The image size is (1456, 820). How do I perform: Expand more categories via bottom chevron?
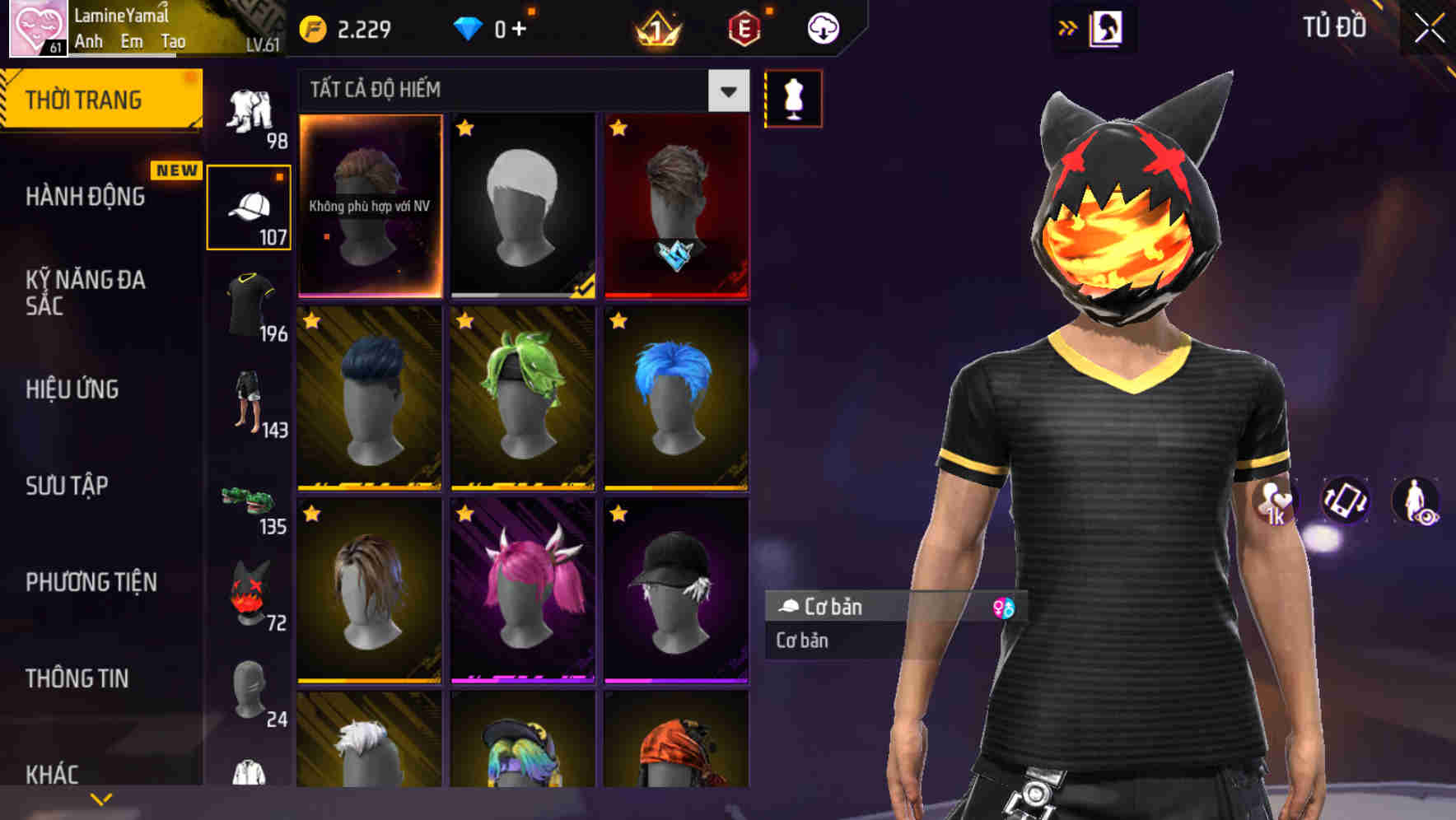(x=101, y=798)
